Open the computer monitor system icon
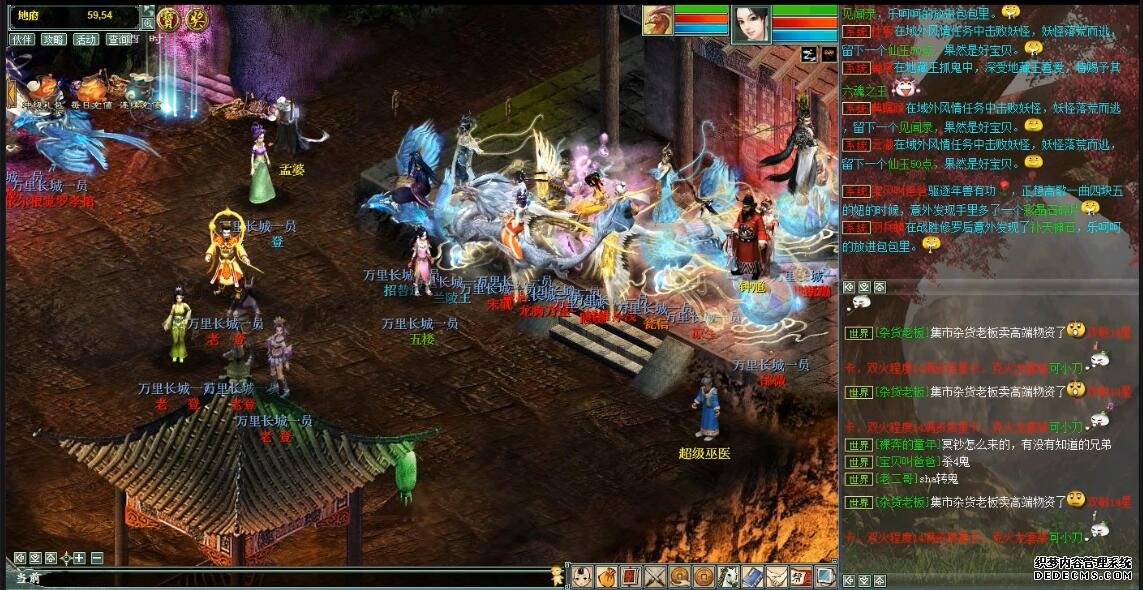This screenshot has width=1143, height=590. [x=825, y=576]
